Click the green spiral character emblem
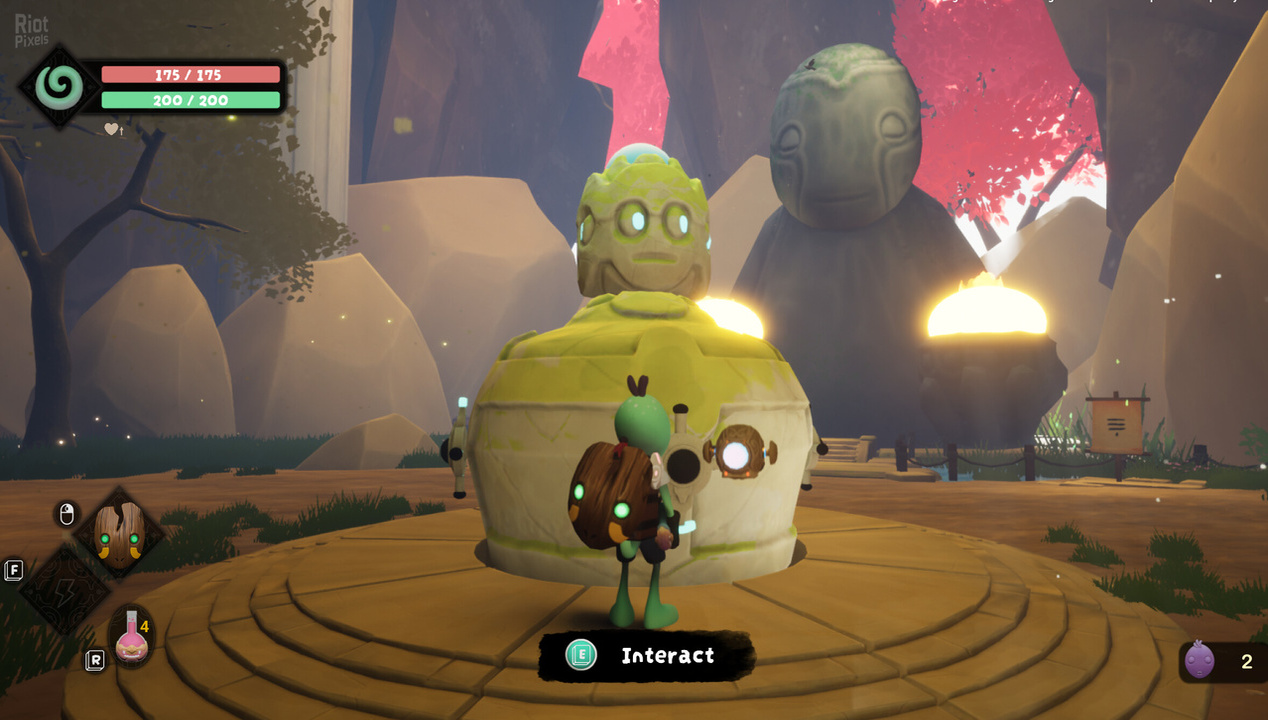This screenshot has width=1268, height=720. (x=59, y=87)
